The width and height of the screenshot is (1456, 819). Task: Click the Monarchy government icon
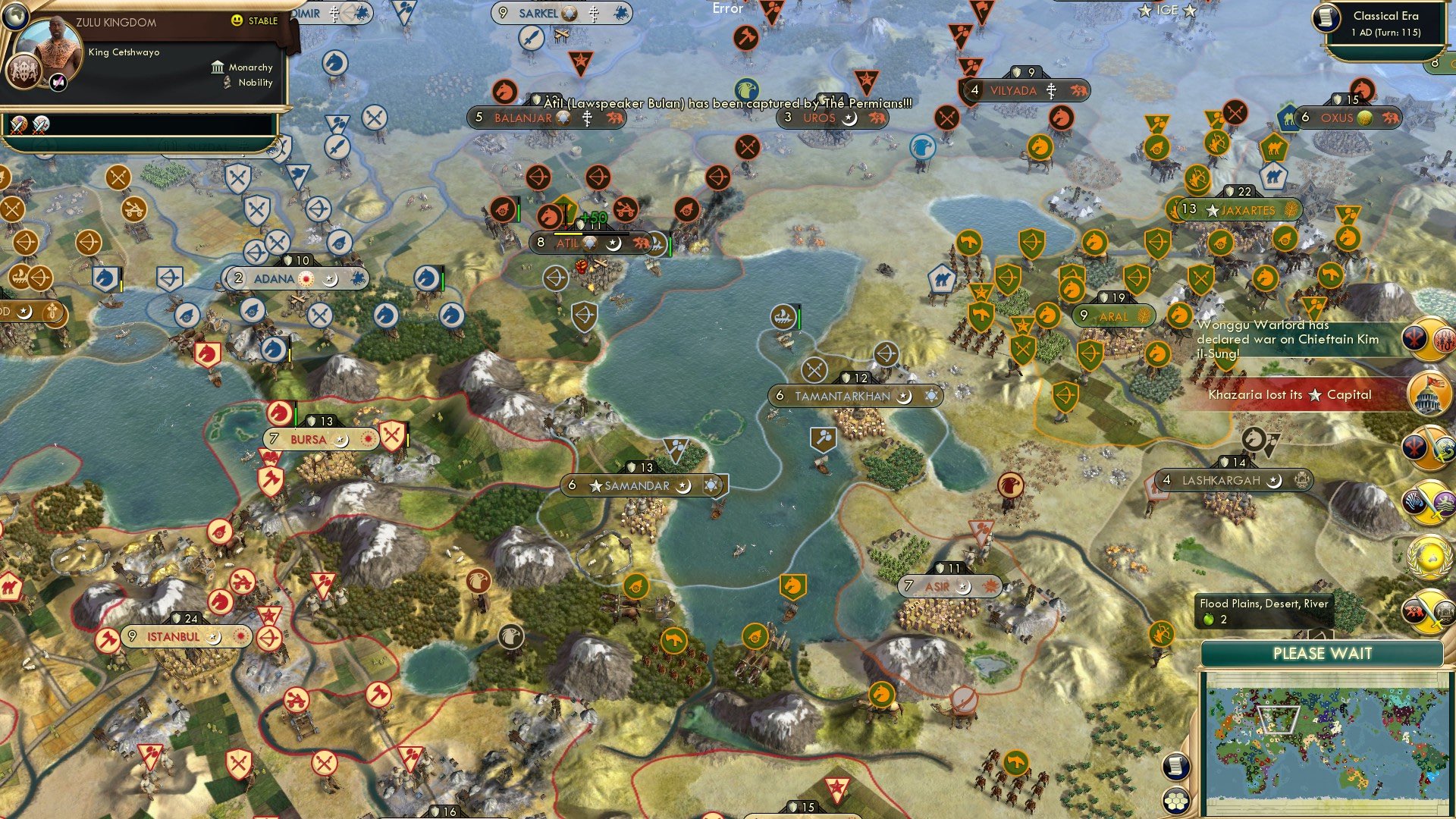point(218,67)
